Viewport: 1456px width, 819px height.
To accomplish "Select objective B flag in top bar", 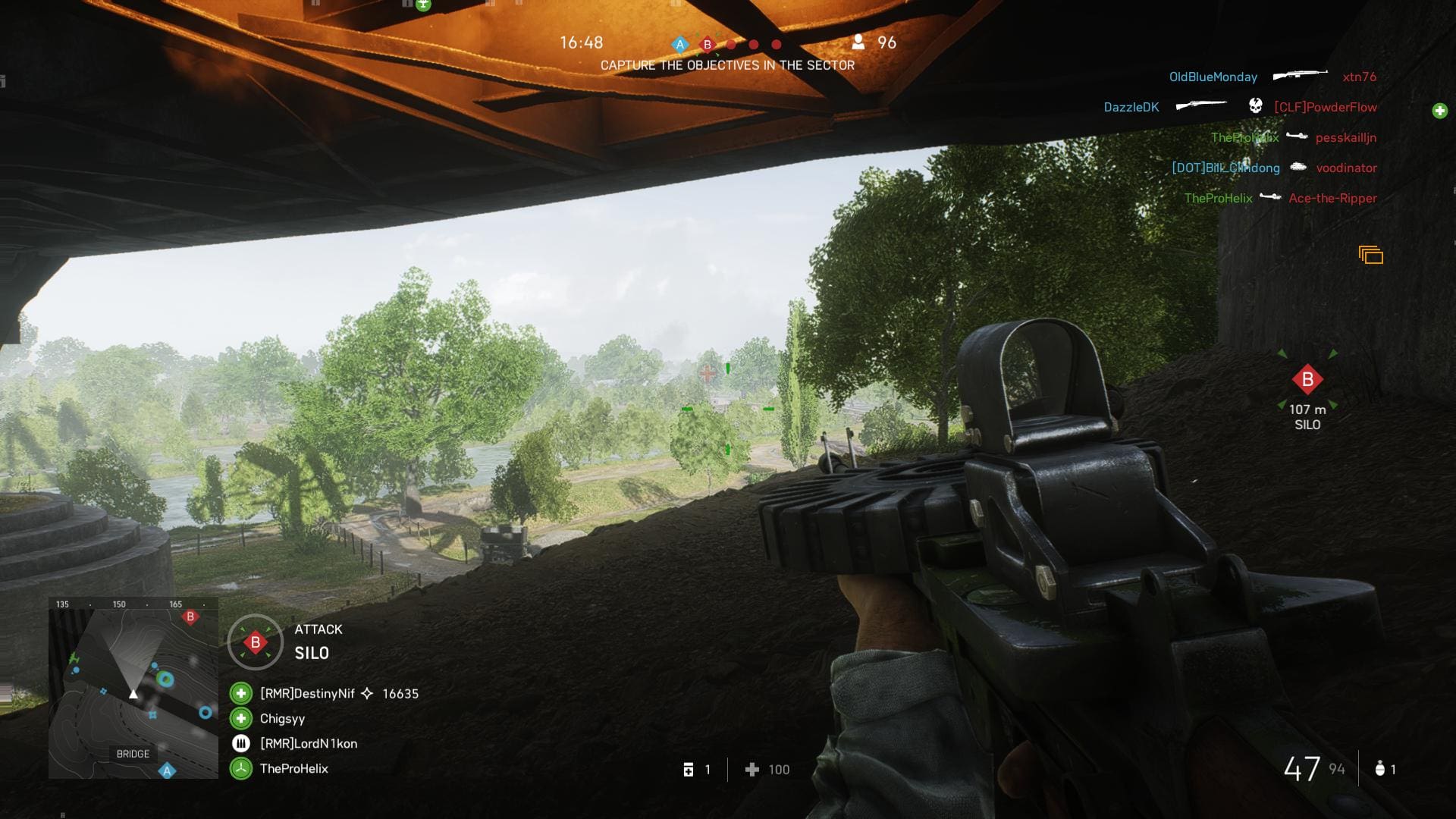I will tap(708, 45).
